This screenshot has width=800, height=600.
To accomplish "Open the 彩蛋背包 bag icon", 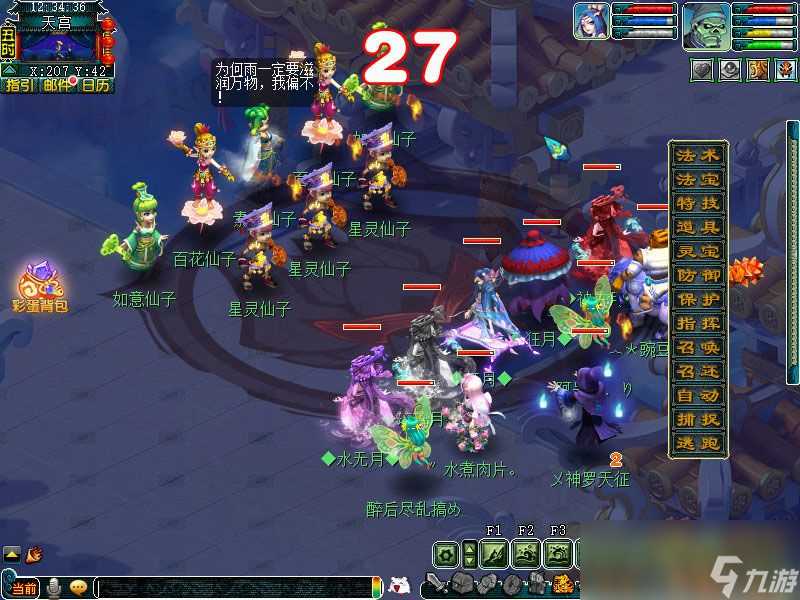I will 40,284.
